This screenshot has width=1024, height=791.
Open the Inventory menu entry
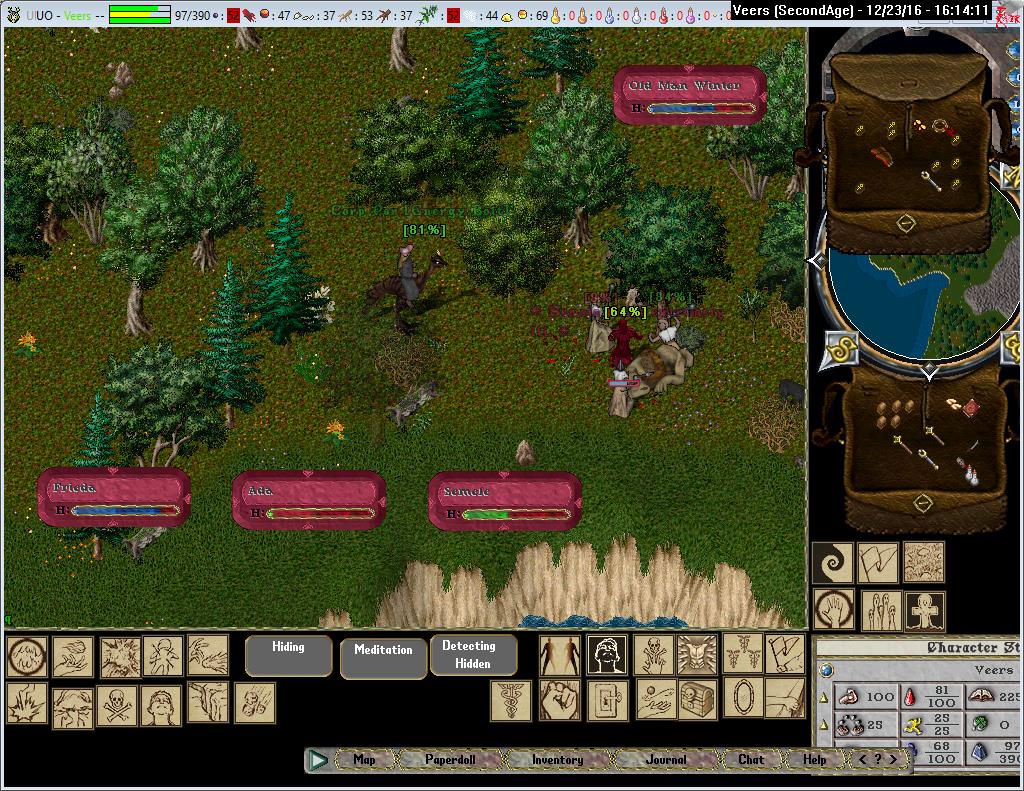pos(557,760)
